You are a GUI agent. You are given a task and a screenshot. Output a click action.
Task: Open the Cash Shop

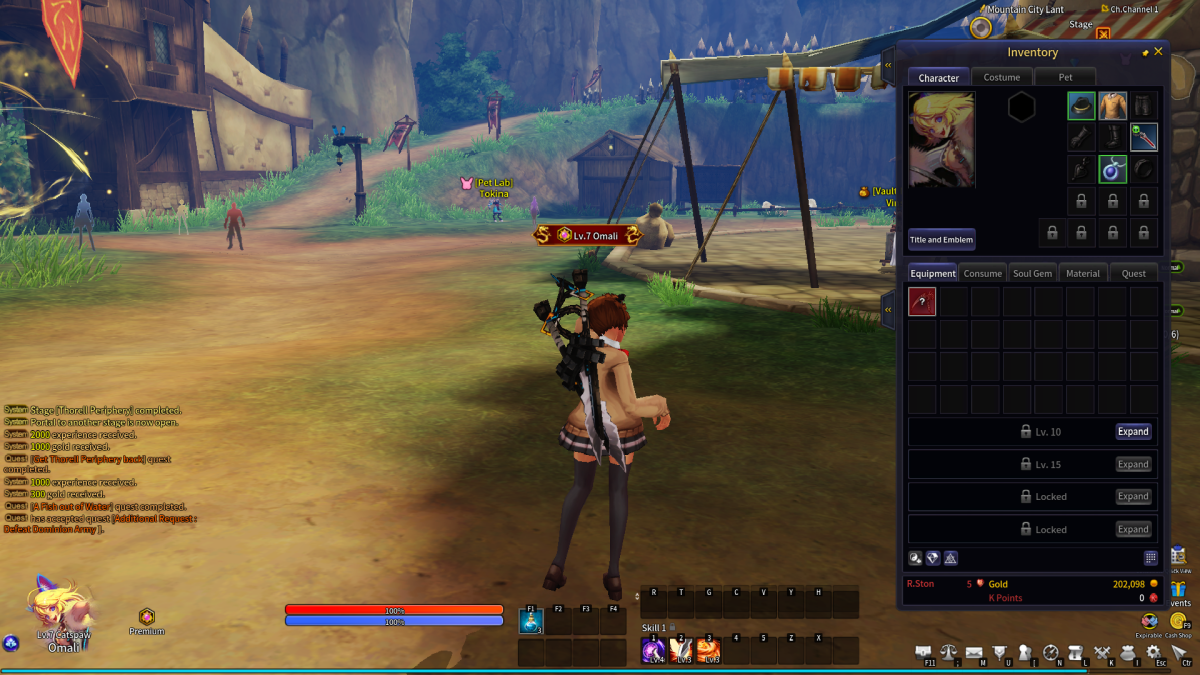1177,622
